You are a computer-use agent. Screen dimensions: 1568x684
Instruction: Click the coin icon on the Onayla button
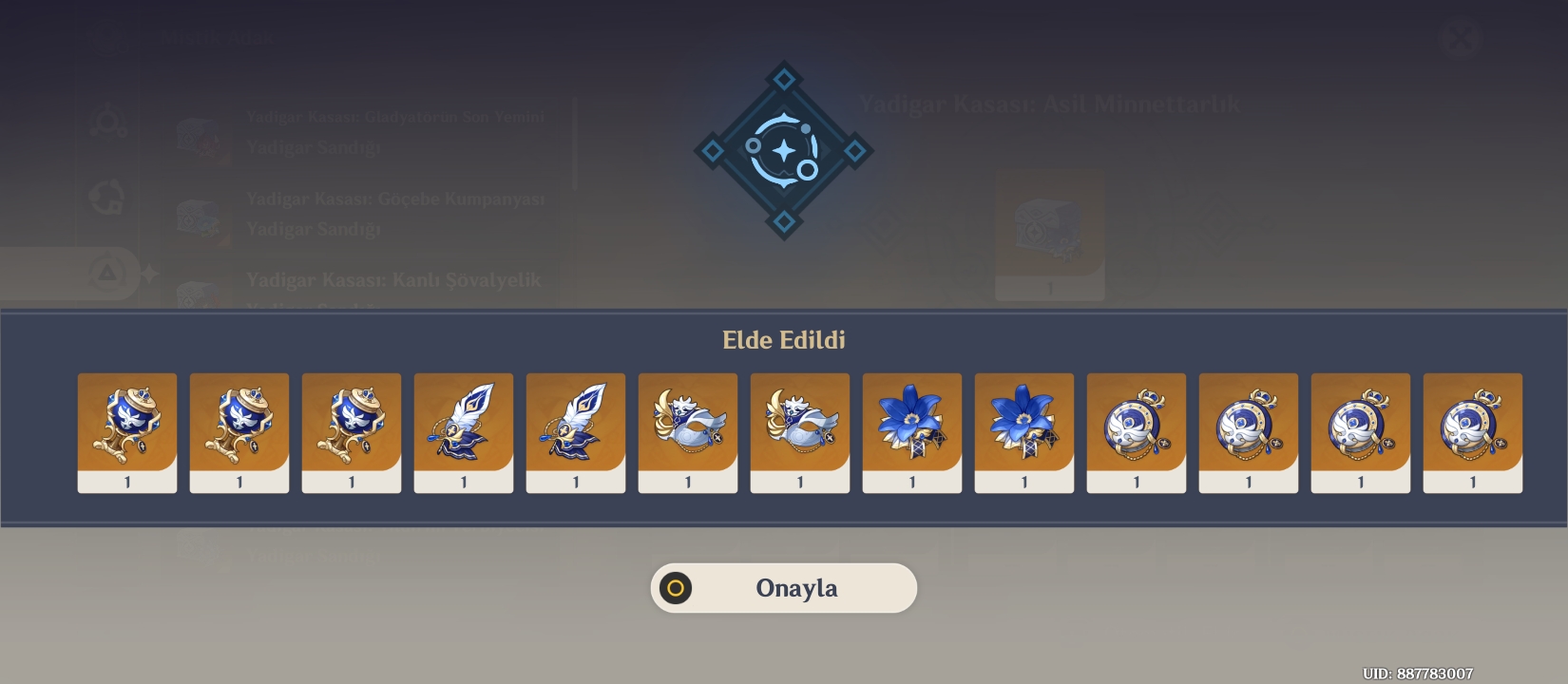coord(675,587)
